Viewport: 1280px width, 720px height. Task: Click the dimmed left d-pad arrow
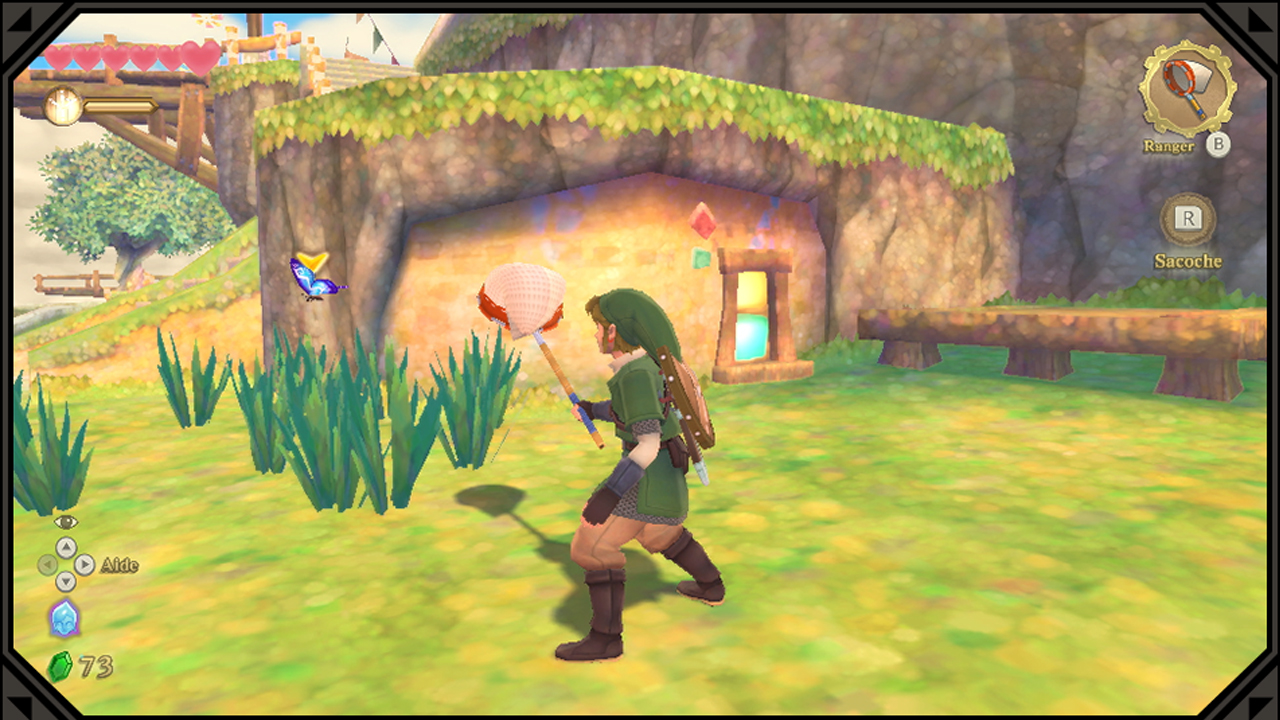pyautogui.click(x=49, y=565)
